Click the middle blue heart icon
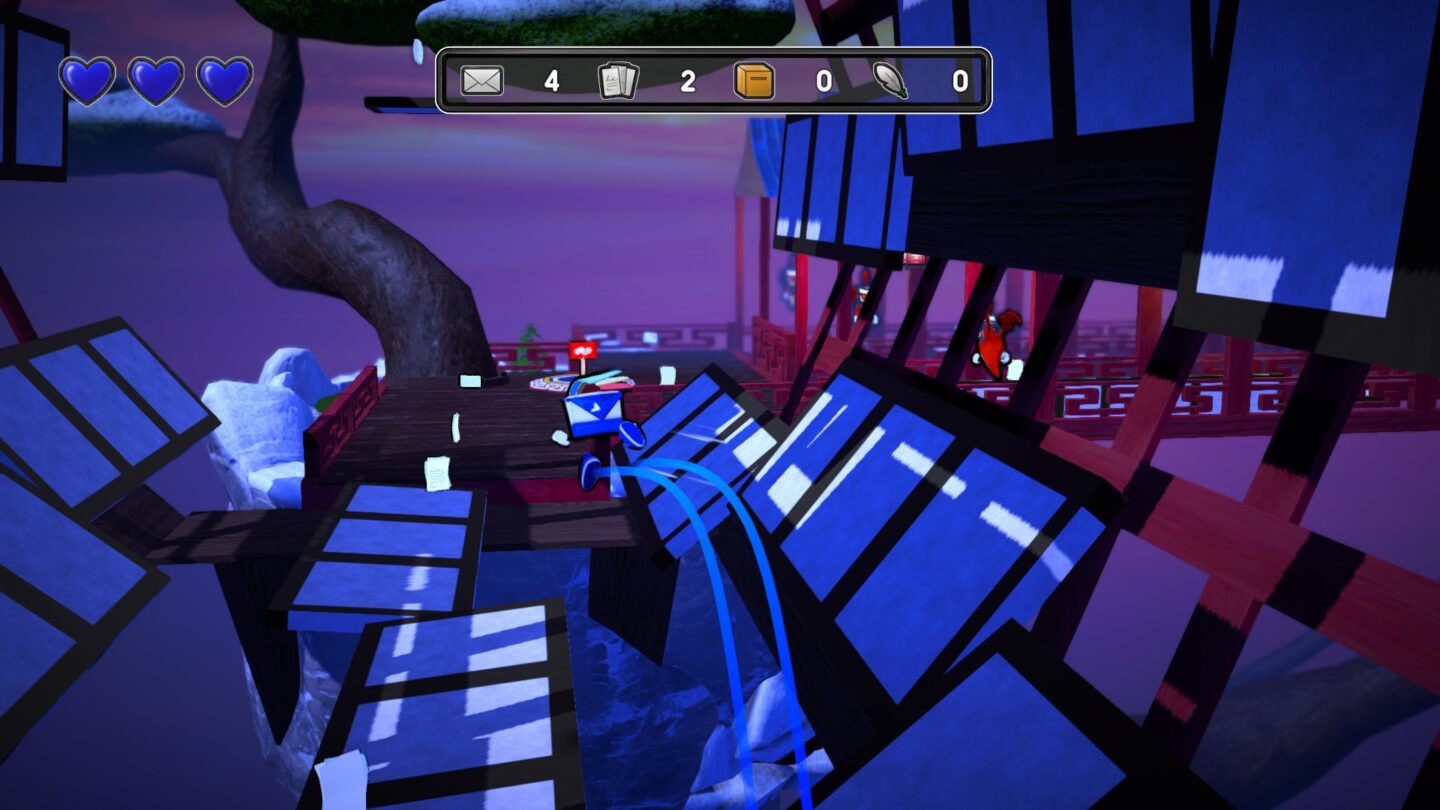The width and height of the screenshot is (1440, 810). 158,82
